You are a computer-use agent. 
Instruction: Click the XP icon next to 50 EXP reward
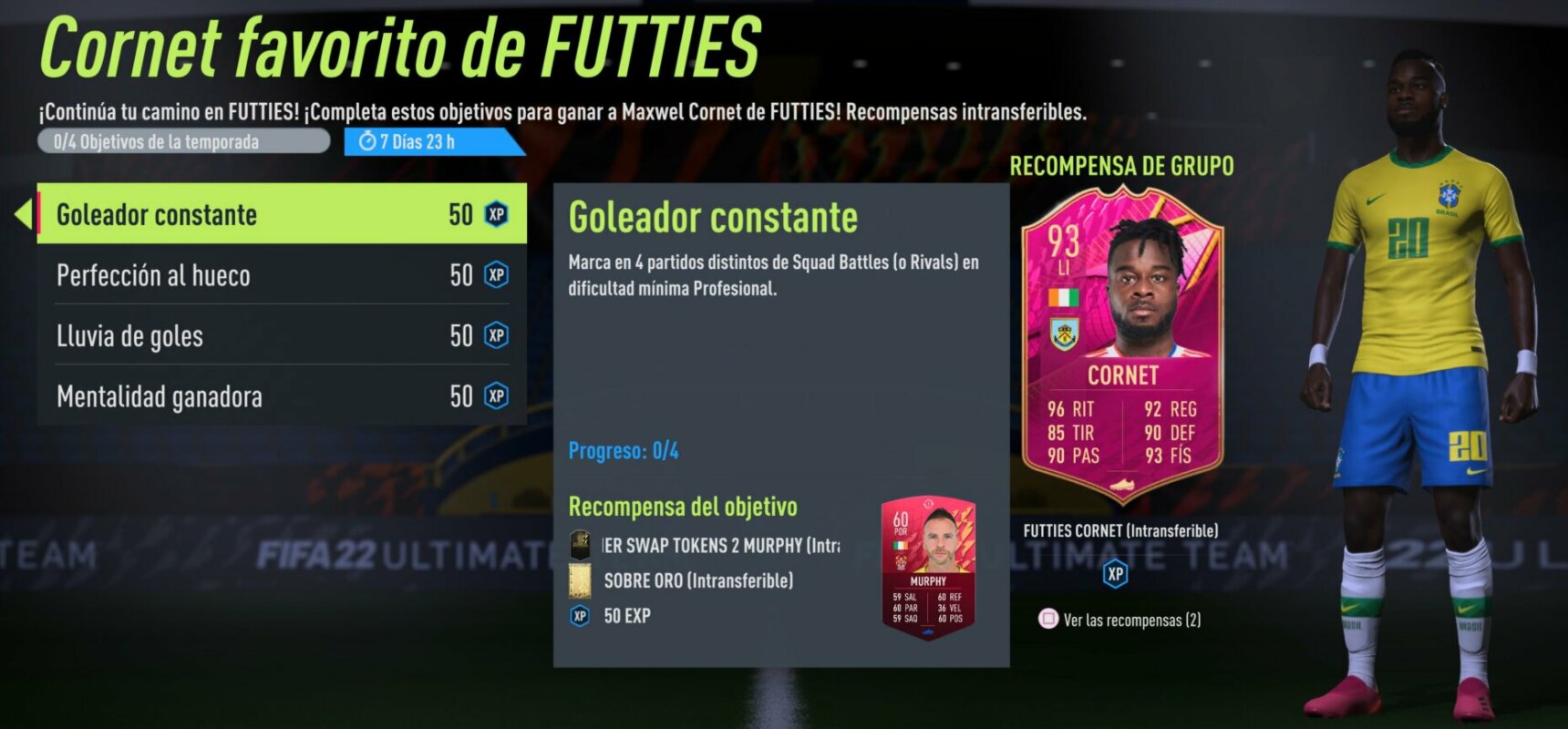pyautogui.click(x=581, y=616)
